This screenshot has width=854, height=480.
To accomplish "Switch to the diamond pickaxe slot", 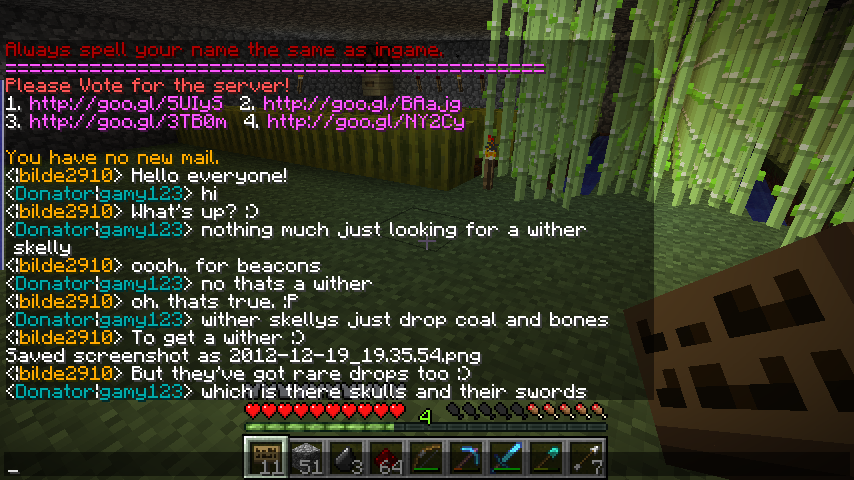I will [467, 458].
